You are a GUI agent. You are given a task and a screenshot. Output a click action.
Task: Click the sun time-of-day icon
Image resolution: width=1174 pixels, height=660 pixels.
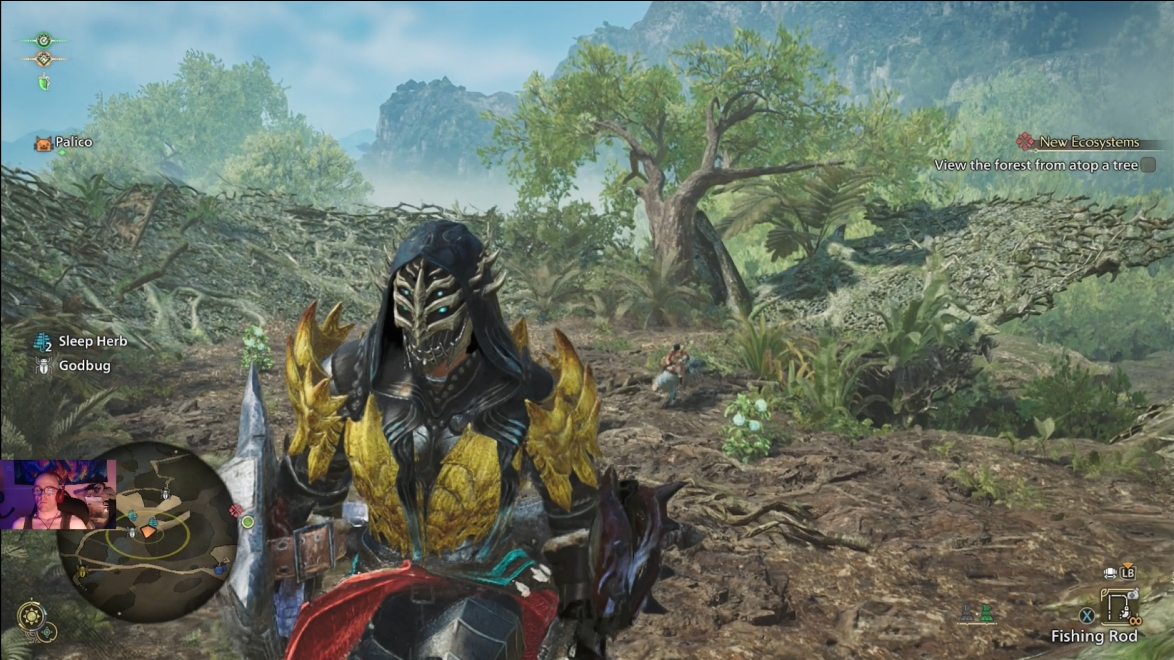31,612
